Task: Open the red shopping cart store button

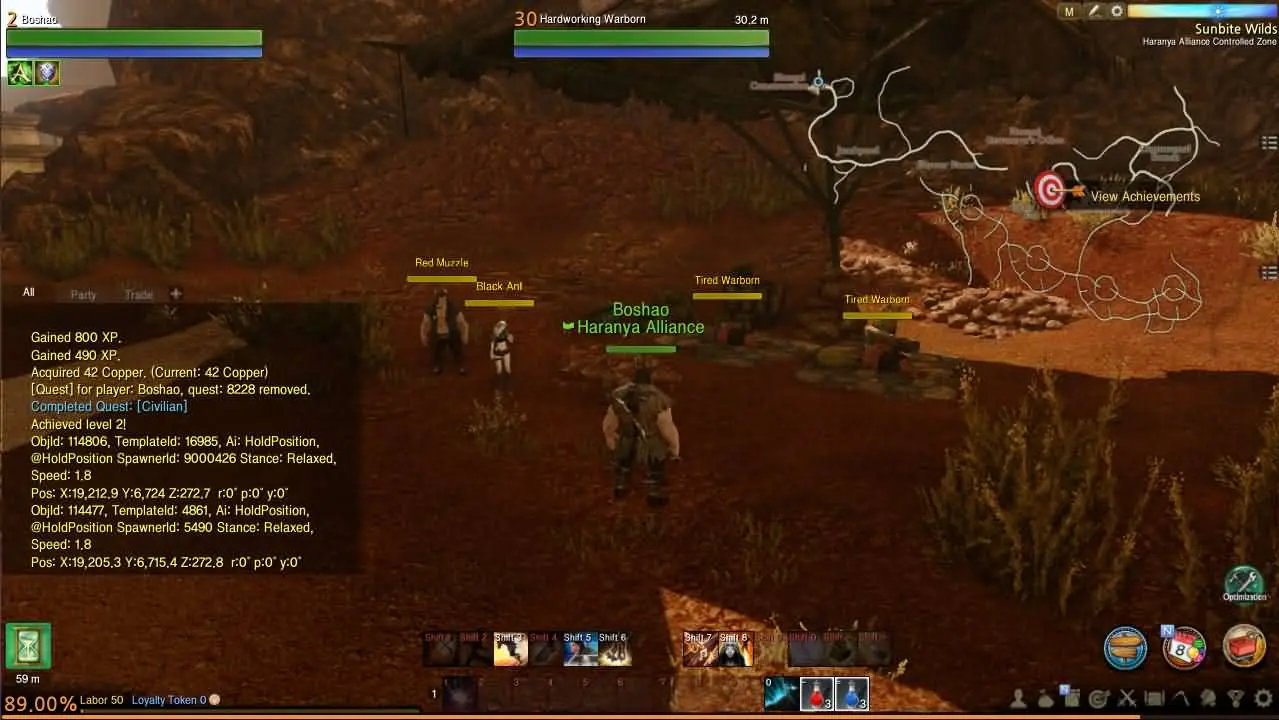Action: tap(1244, 647)
